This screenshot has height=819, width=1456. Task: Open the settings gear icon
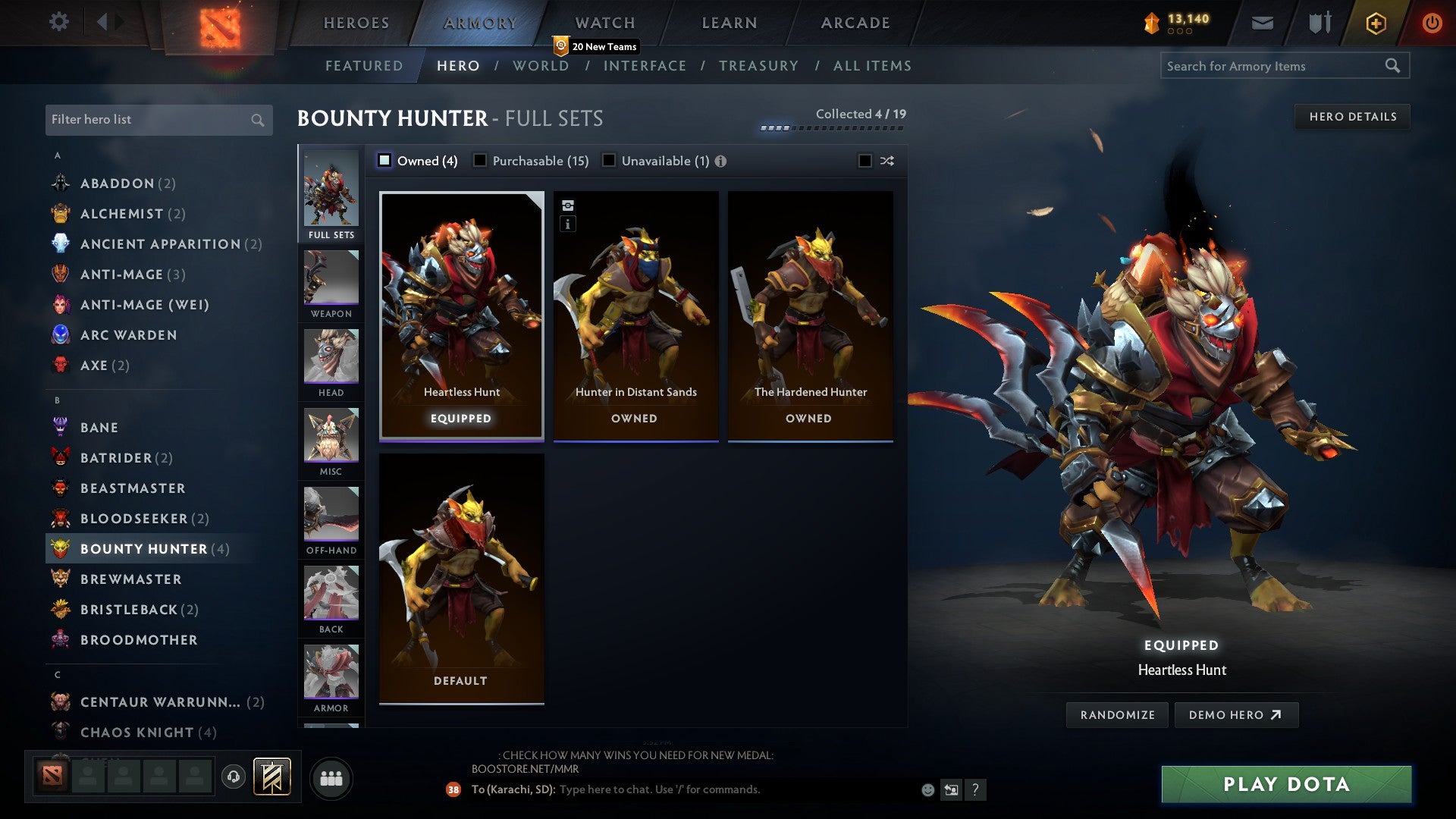[x=58, y=22]
